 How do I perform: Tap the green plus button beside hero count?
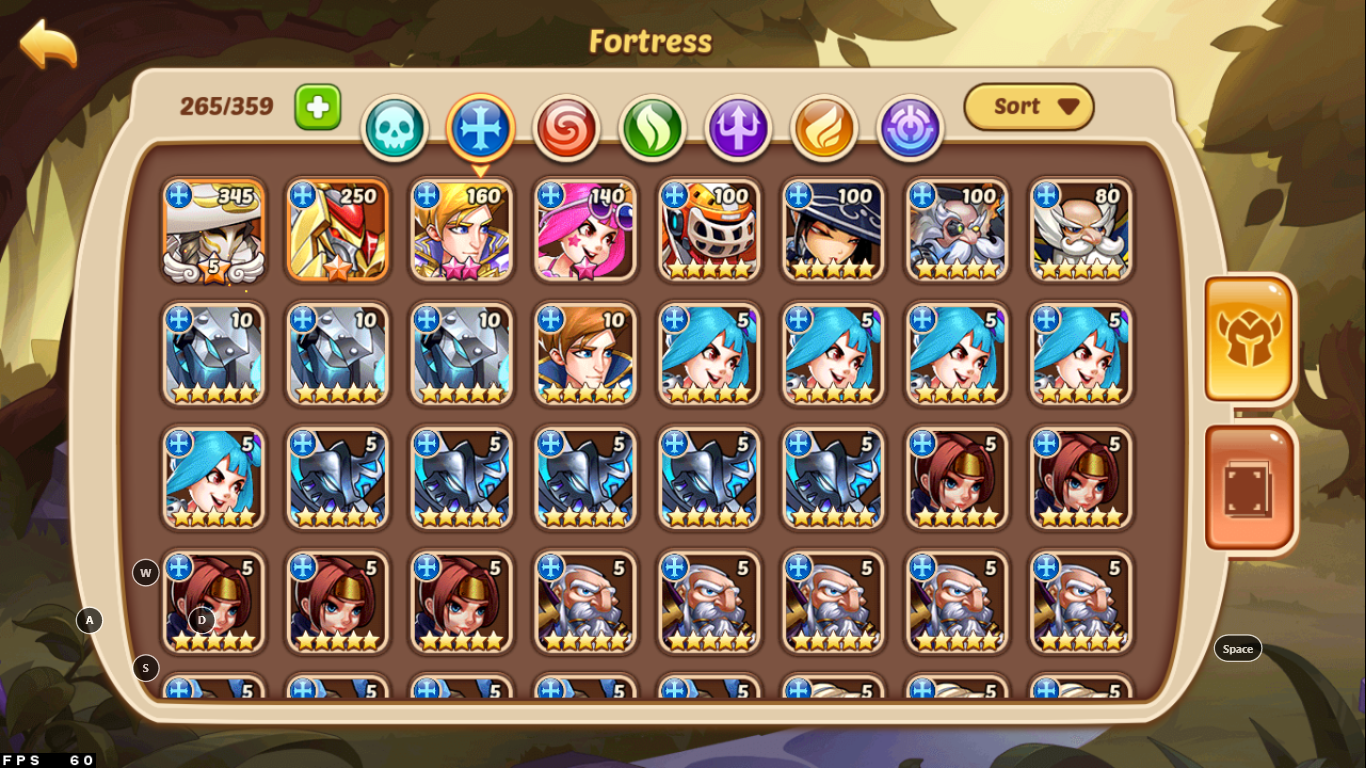[x=317, y=105]
